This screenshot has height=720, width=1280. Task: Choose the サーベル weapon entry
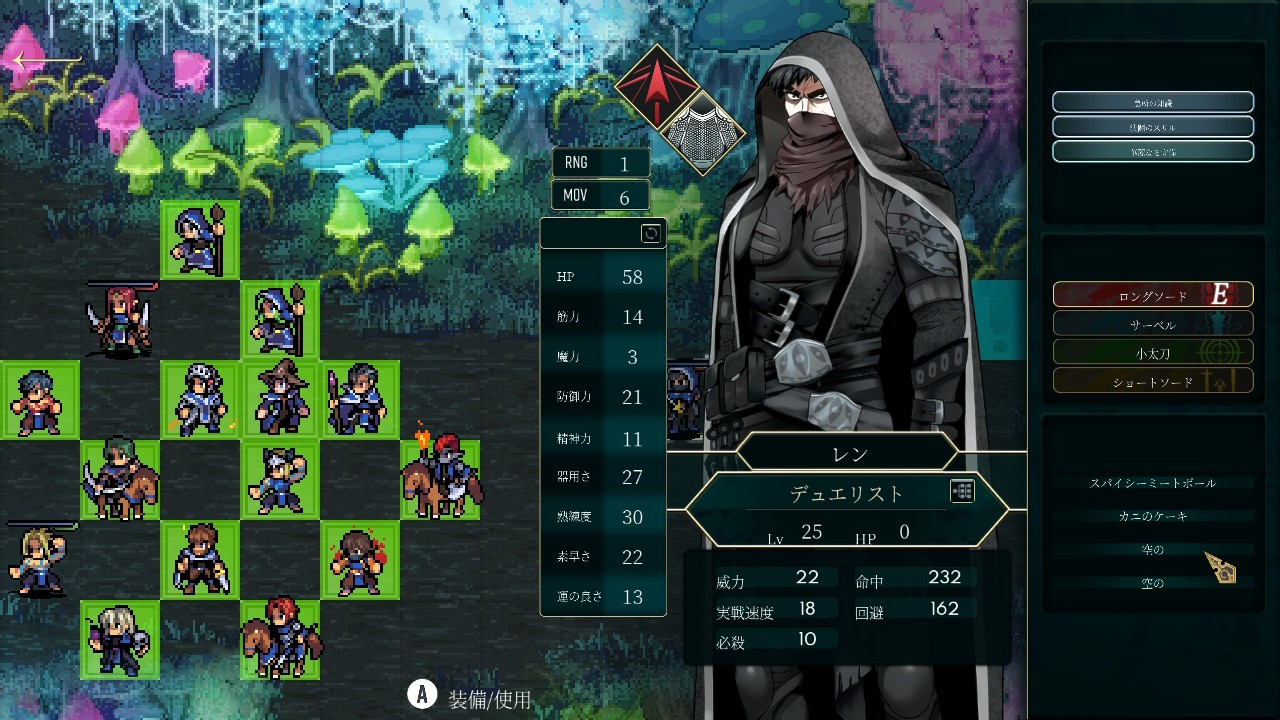pos(1152,324)
